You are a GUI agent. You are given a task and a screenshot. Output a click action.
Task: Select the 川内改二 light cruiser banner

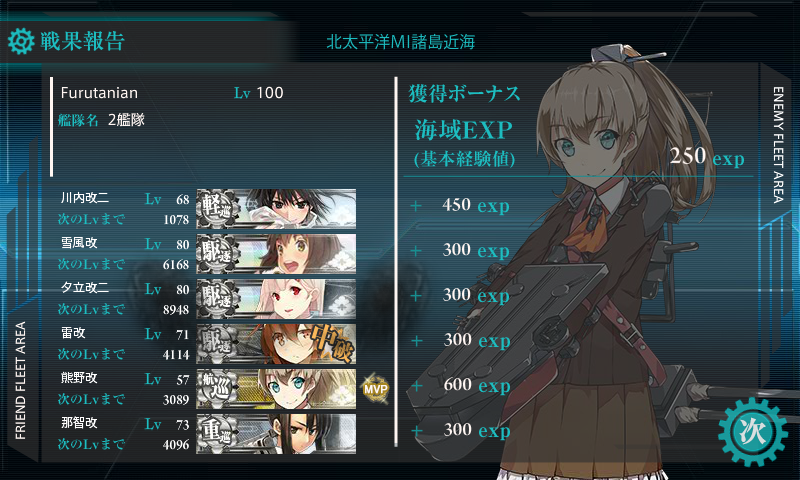click(x=276, y=208)
